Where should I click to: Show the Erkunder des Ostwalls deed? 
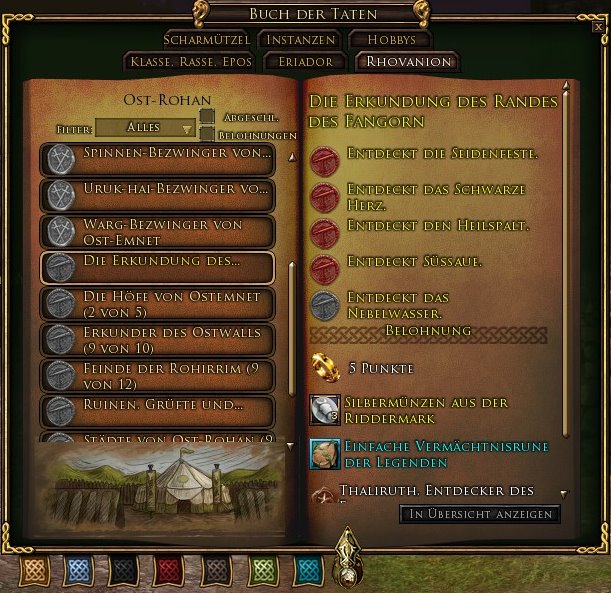coord(156,339)
